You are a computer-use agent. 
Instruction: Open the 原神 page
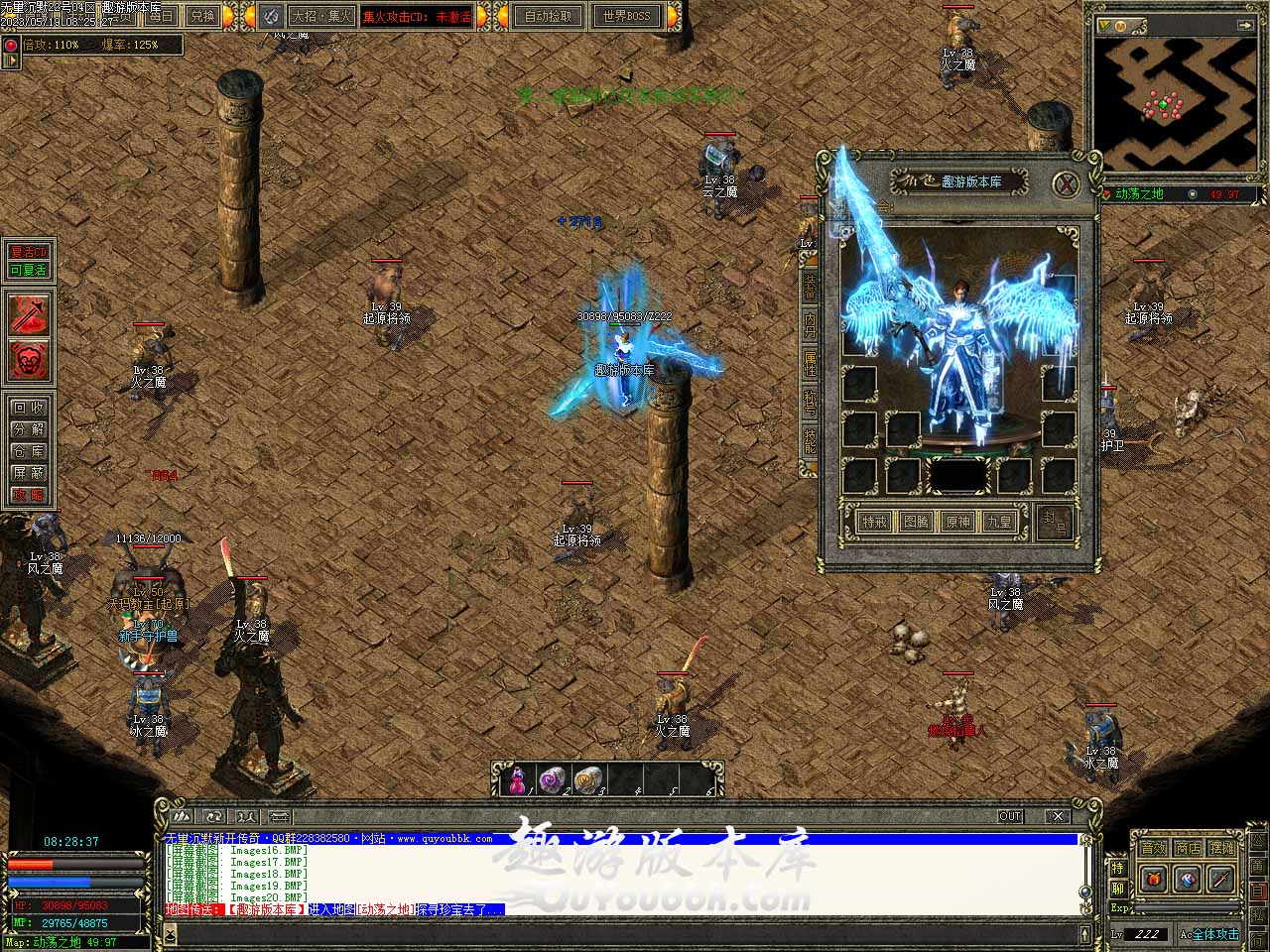(957, 522)
